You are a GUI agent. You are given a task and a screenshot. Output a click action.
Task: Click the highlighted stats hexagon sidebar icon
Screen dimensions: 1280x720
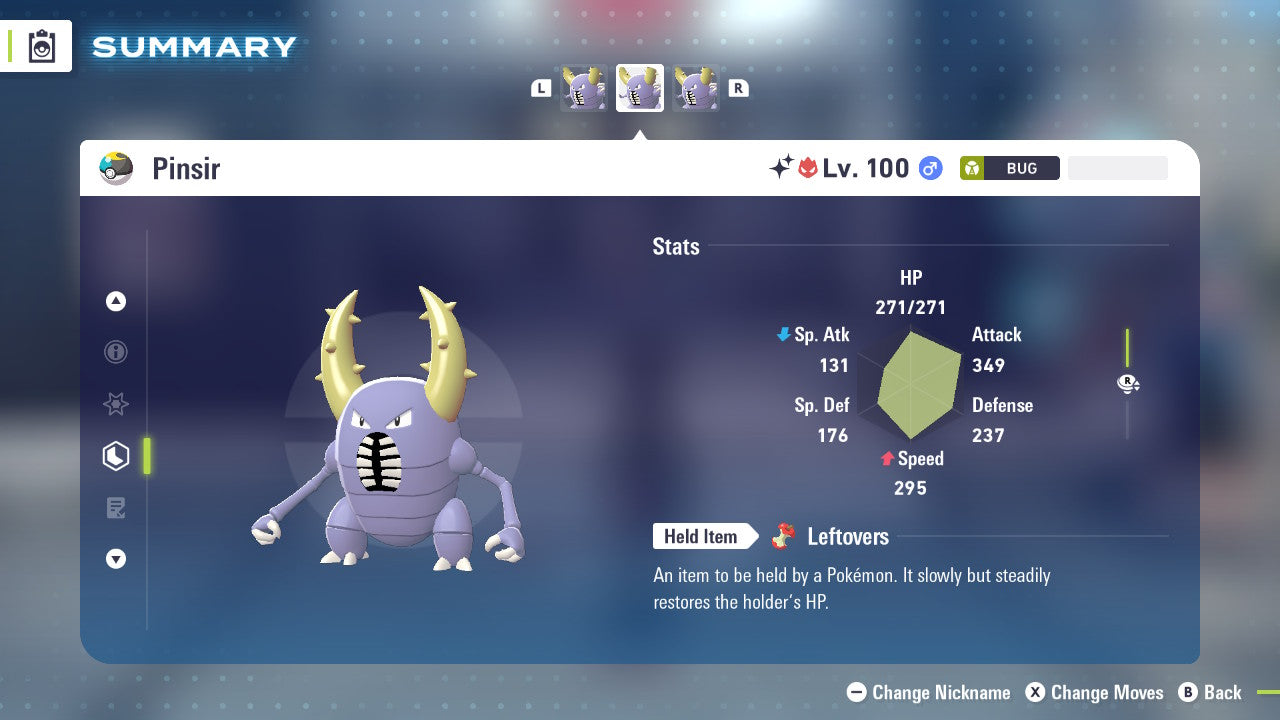116,455
